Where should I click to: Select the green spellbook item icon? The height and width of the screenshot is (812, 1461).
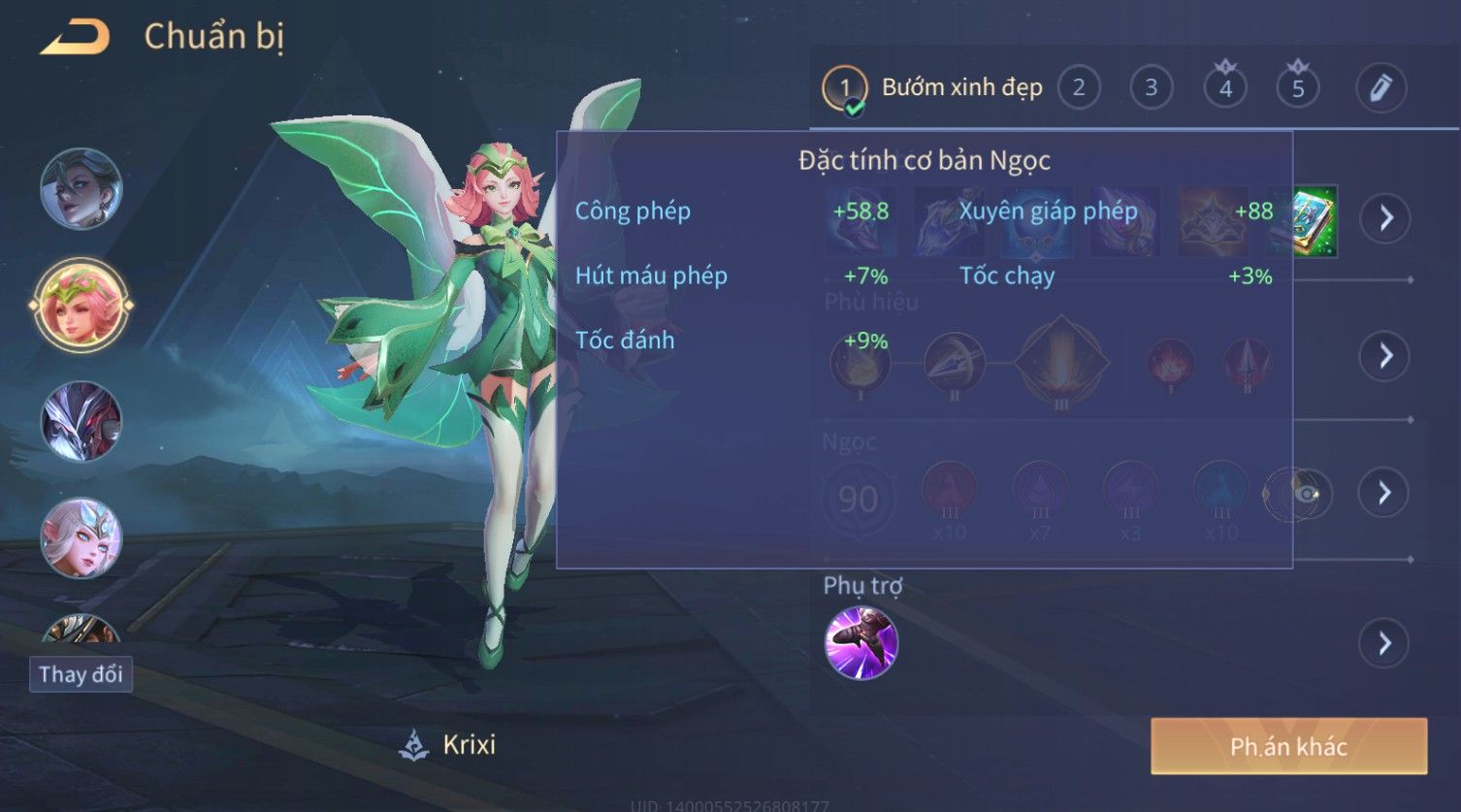(1312, 221)
